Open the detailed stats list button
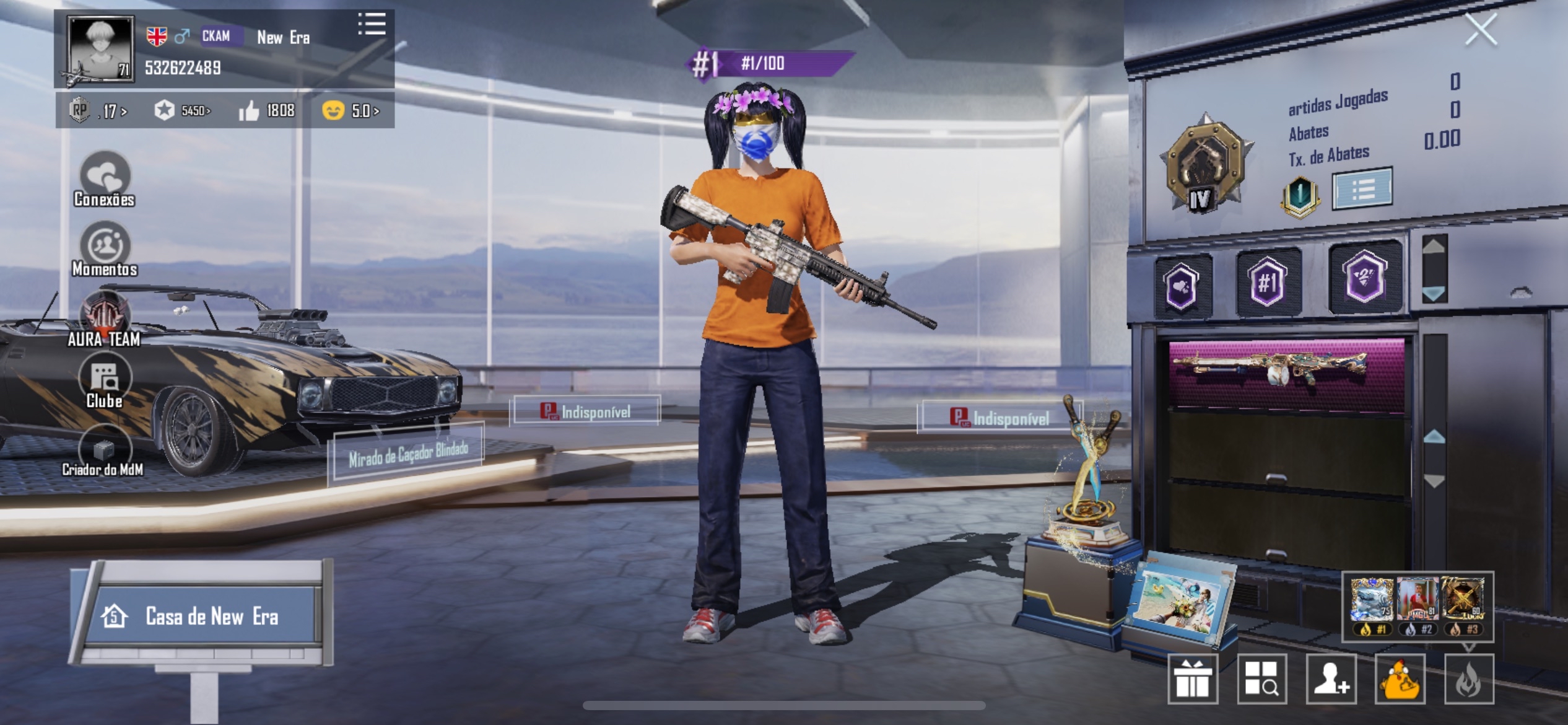 (x=1362, y=188)
